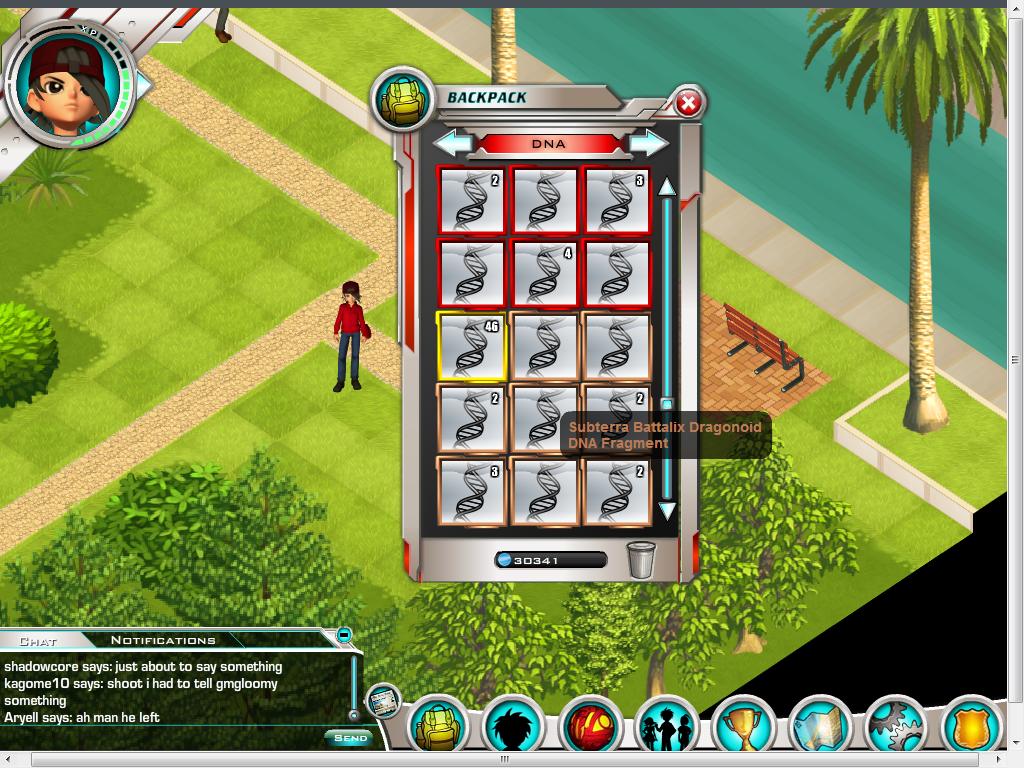This screenshot has width=1024, height=768.
Task: Go to previous backpack category arrow
Action: (x=453, y=143)
